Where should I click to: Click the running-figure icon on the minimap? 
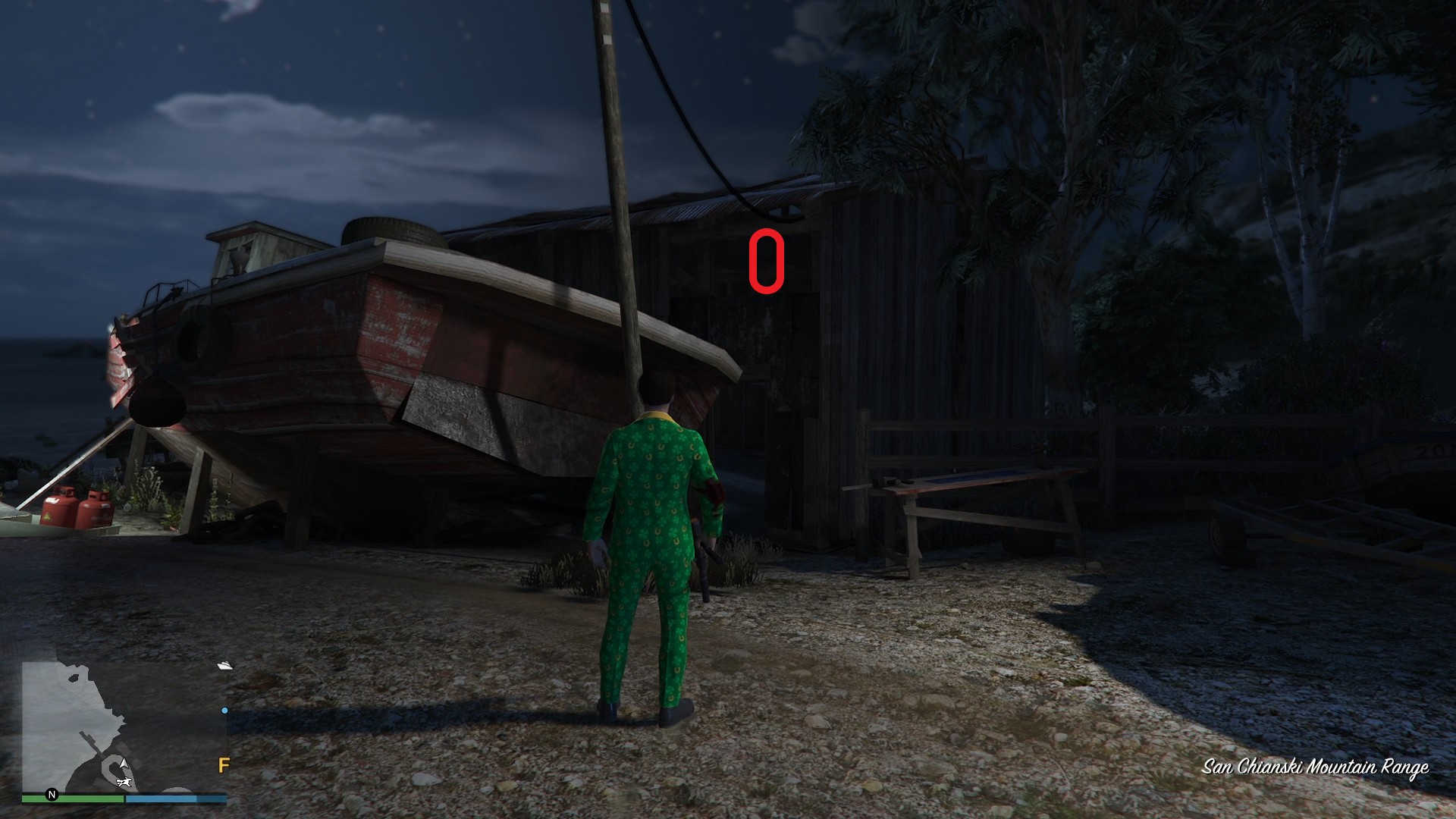124,783
